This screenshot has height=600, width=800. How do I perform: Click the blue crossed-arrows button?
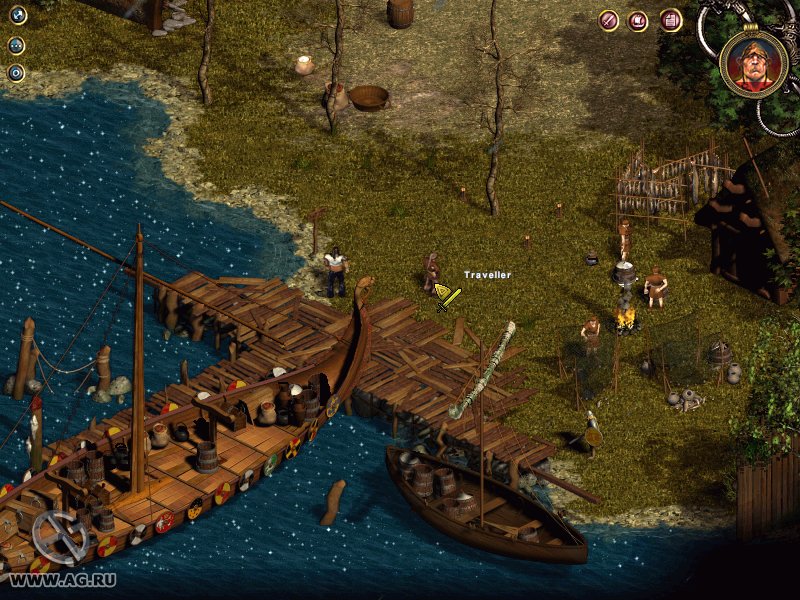point(16,16)
